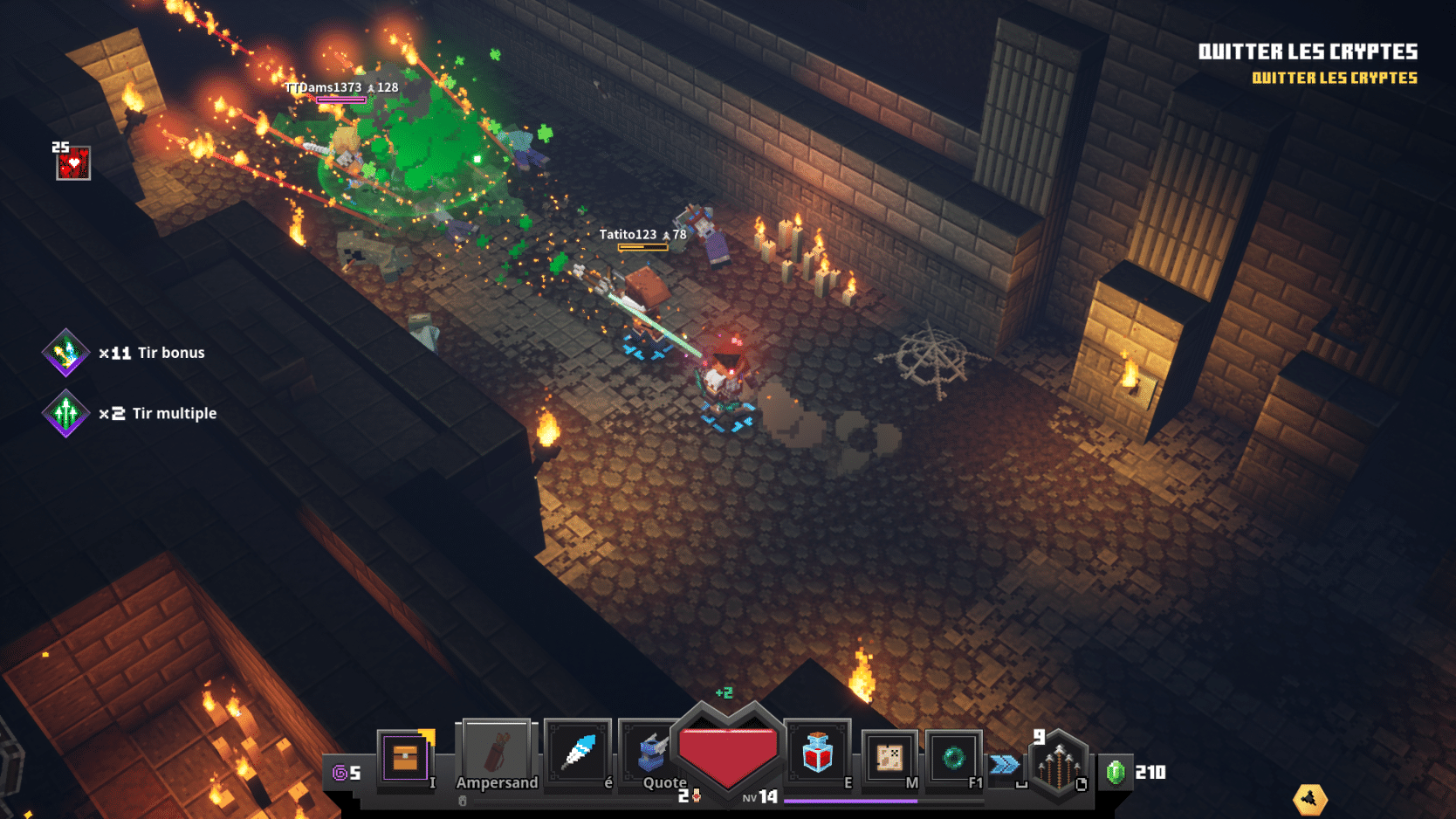Select the Tir bonus enchantment icon
1456x819 pixels.
pos(65,353)
